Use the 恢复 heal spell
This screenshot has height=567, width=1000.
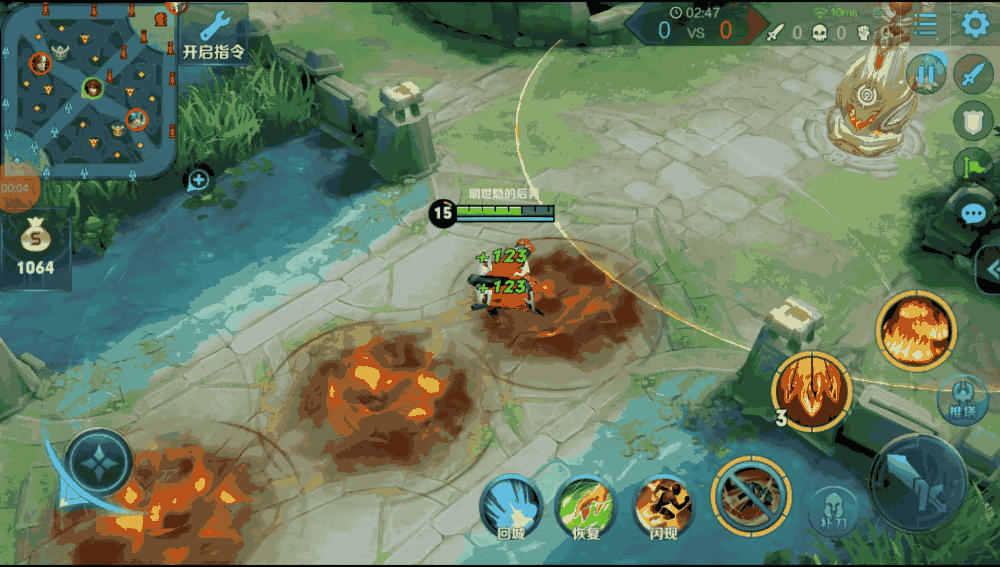[x=585, y=507]
